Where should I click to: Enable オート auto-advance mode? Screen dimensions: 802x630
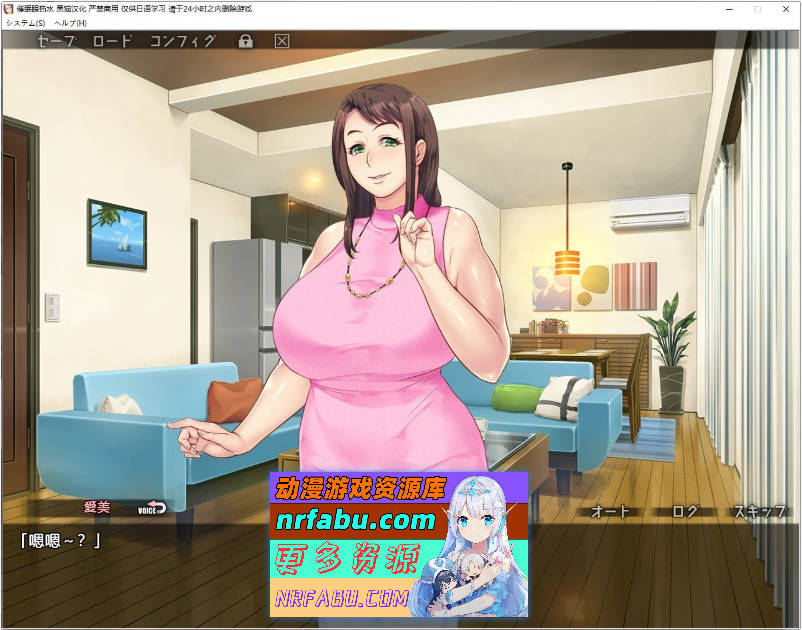pos(611,511)
